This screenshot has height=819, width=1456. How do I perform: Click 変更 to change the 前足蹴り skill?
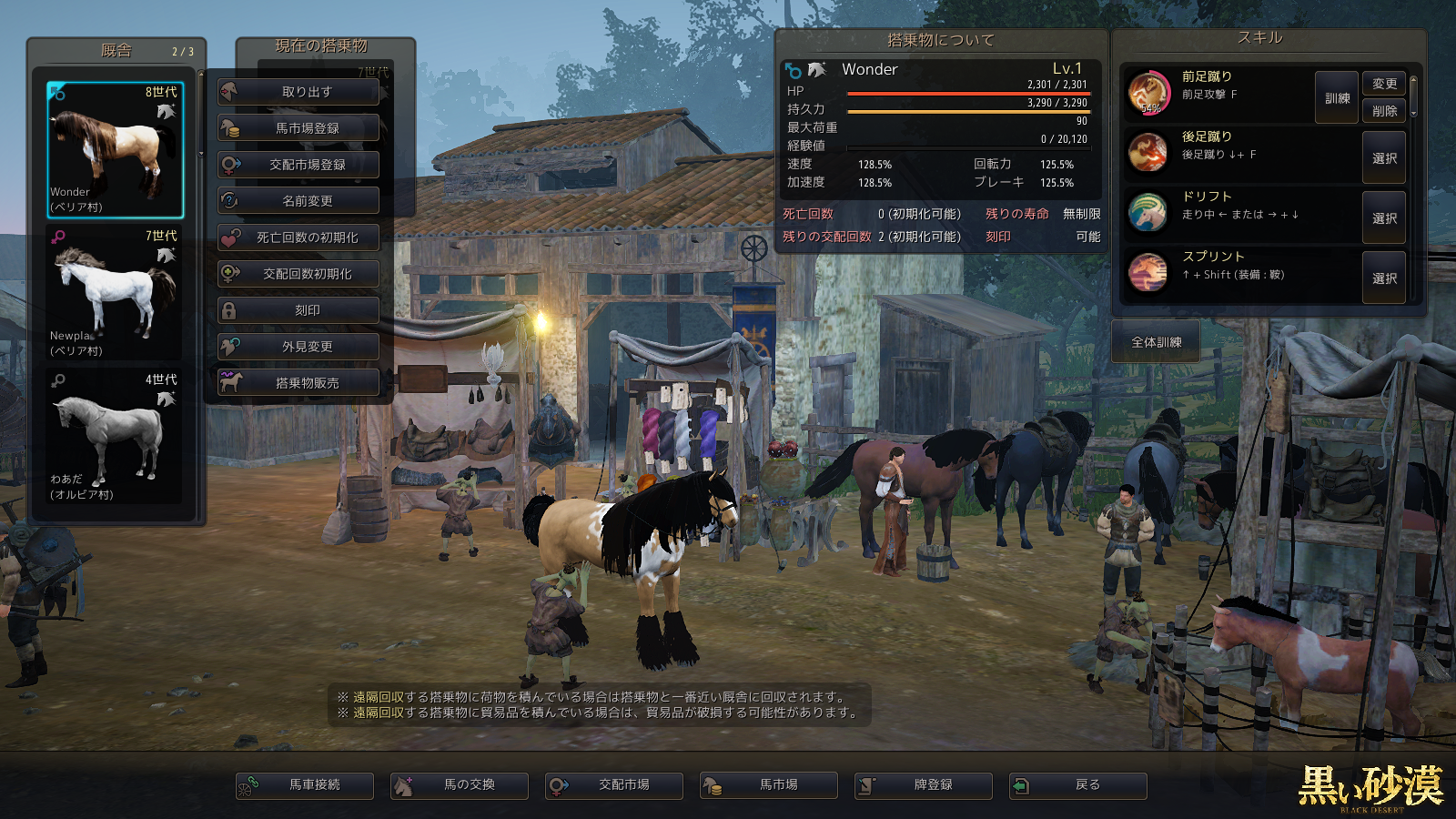[1384, 84]
